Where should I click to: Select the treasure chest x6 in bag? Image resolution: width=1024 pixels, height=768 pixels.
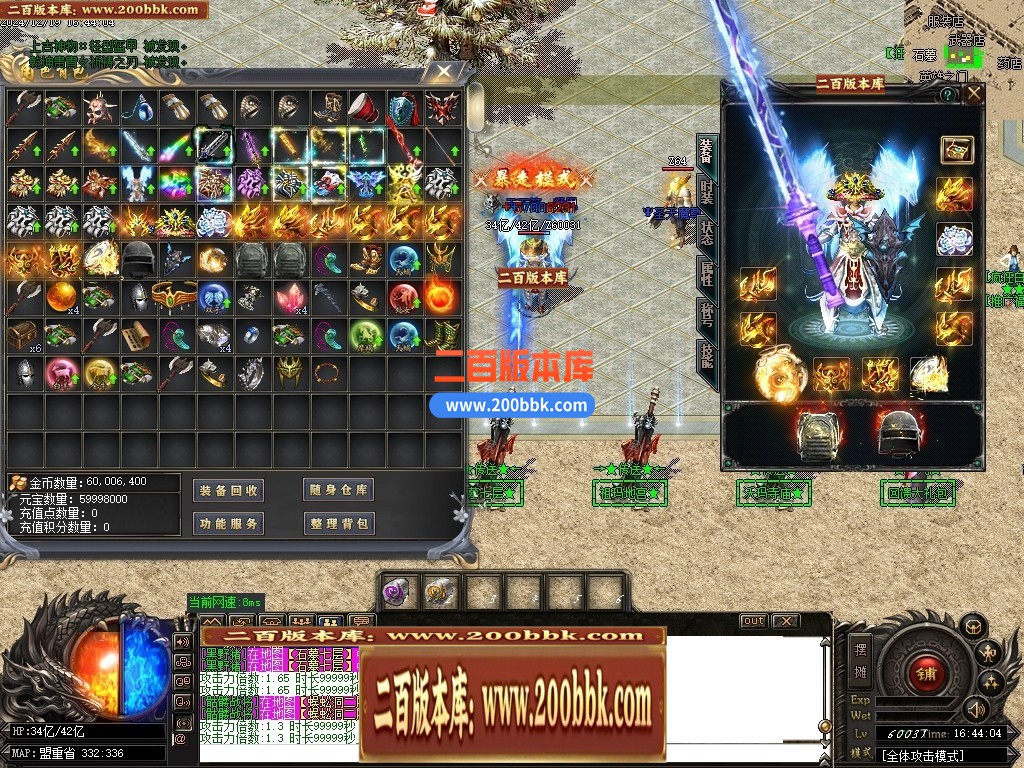coord(23,336)
